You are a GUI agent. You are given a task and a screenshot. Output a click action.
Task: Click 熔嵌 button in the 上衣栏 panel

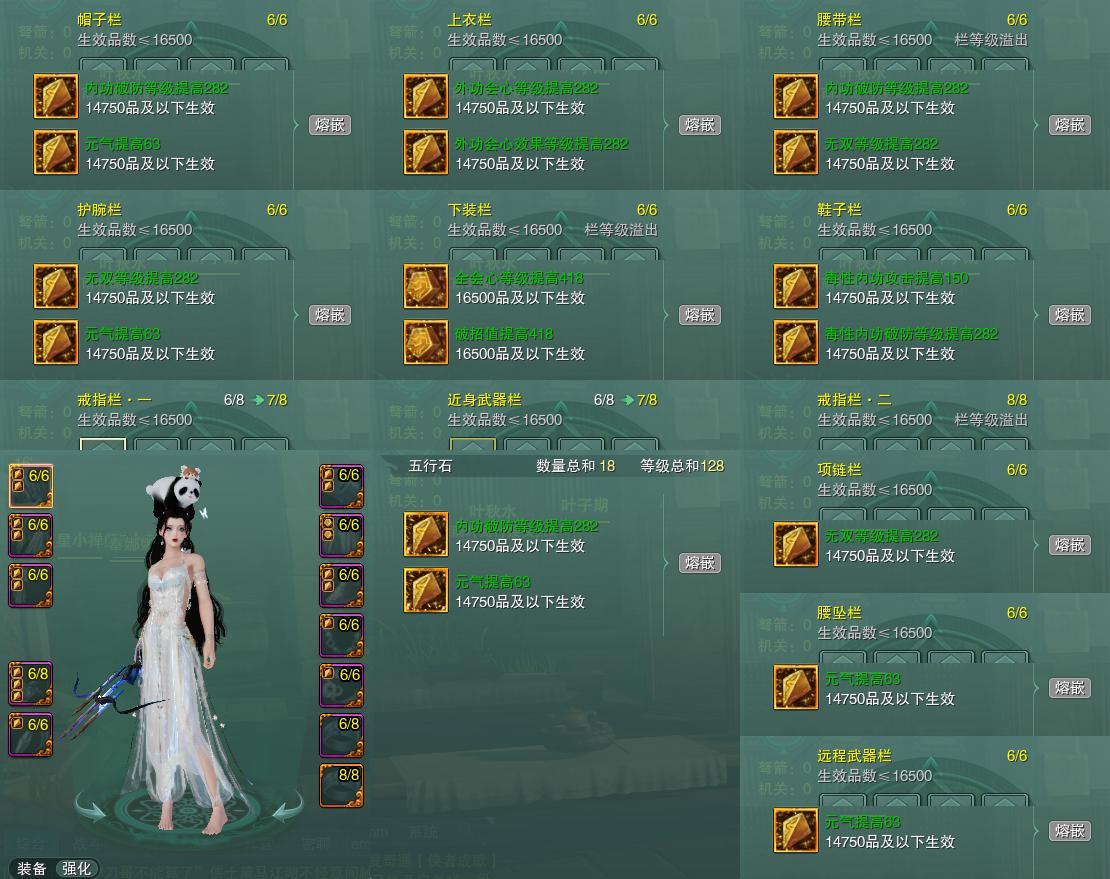(700, 125)
